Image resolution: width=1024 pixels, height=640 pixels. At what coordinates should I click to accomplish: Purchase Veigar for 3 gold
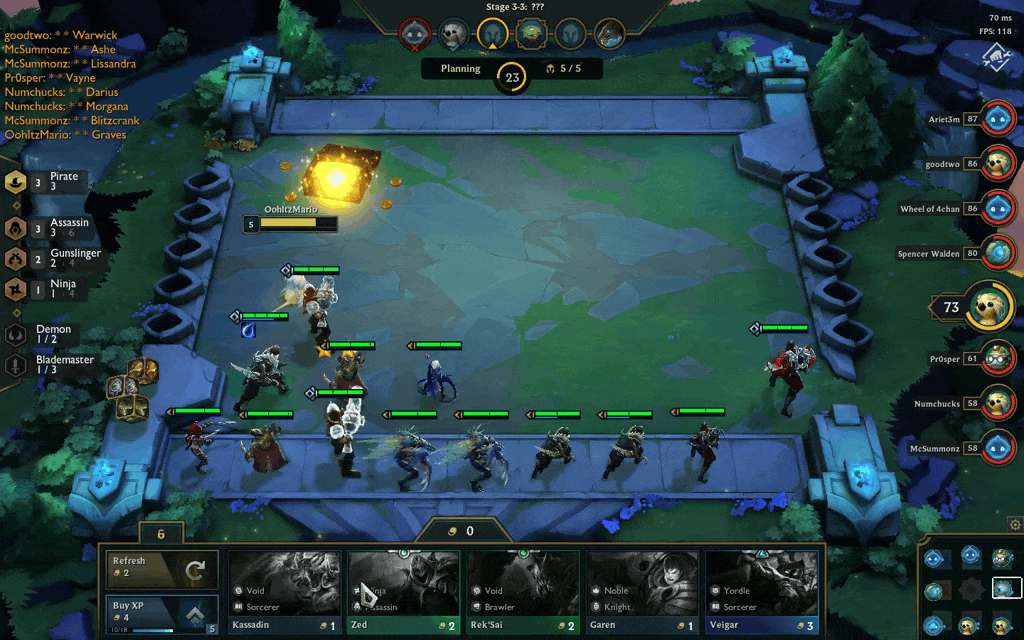pyautogui.click(x=762, y=593)
